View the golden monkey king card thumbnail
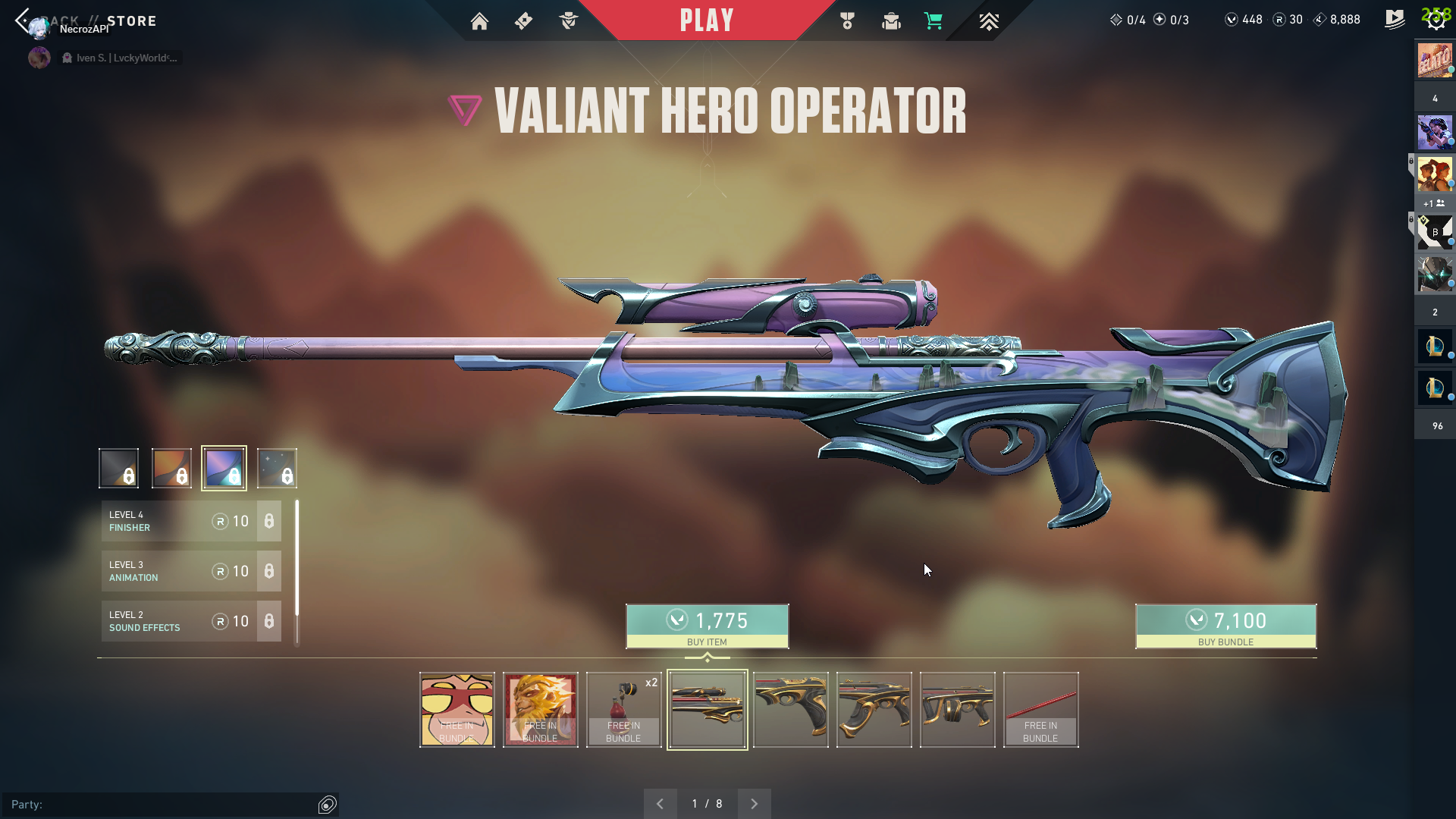 click(541, 710)
